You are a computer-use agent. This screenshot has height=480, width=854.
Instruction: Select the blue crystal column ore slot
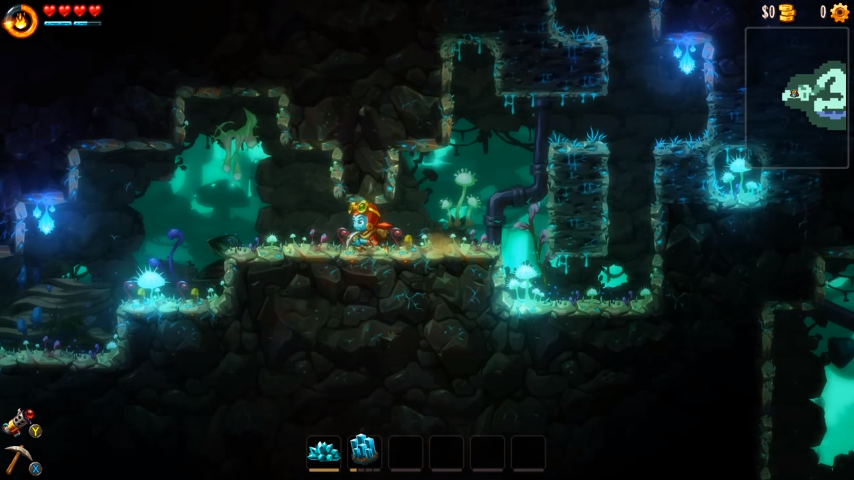364,452
